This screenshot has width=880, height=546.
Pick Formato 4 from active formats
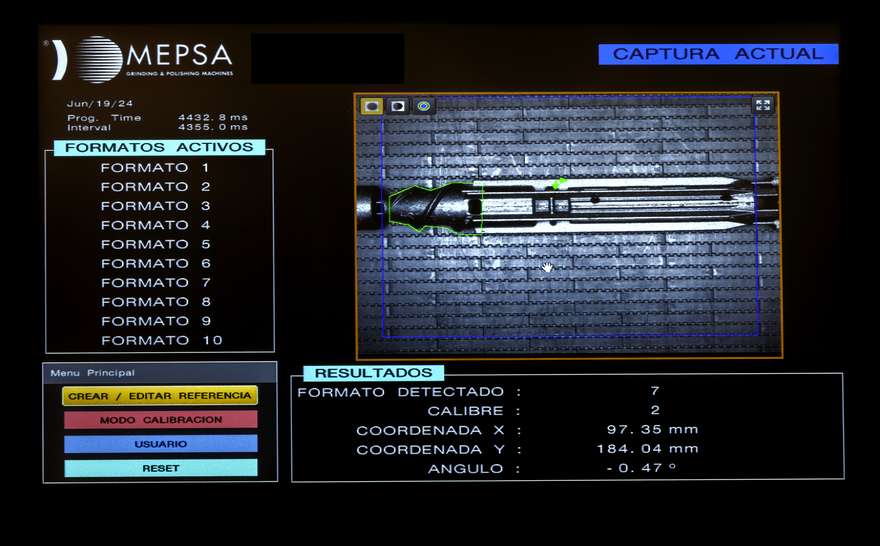pos(155,225)
